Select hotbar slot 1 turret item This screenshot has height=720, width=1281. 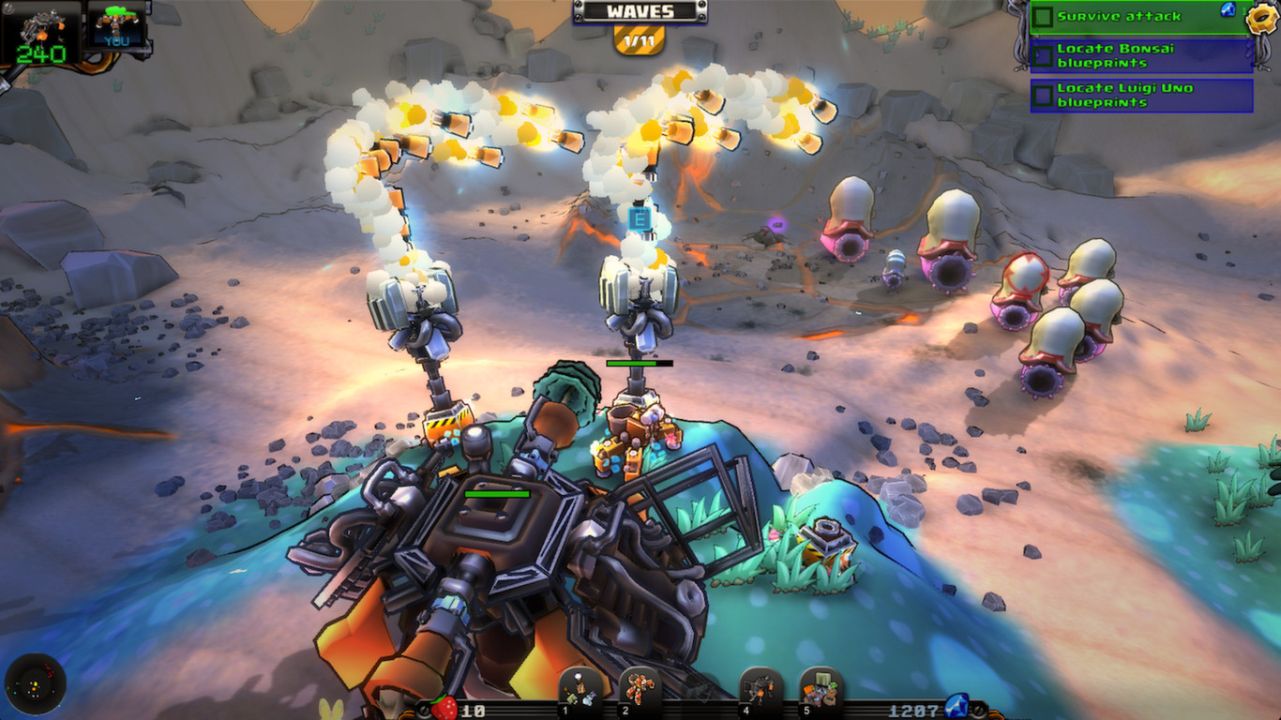click(x=579, y=690)
